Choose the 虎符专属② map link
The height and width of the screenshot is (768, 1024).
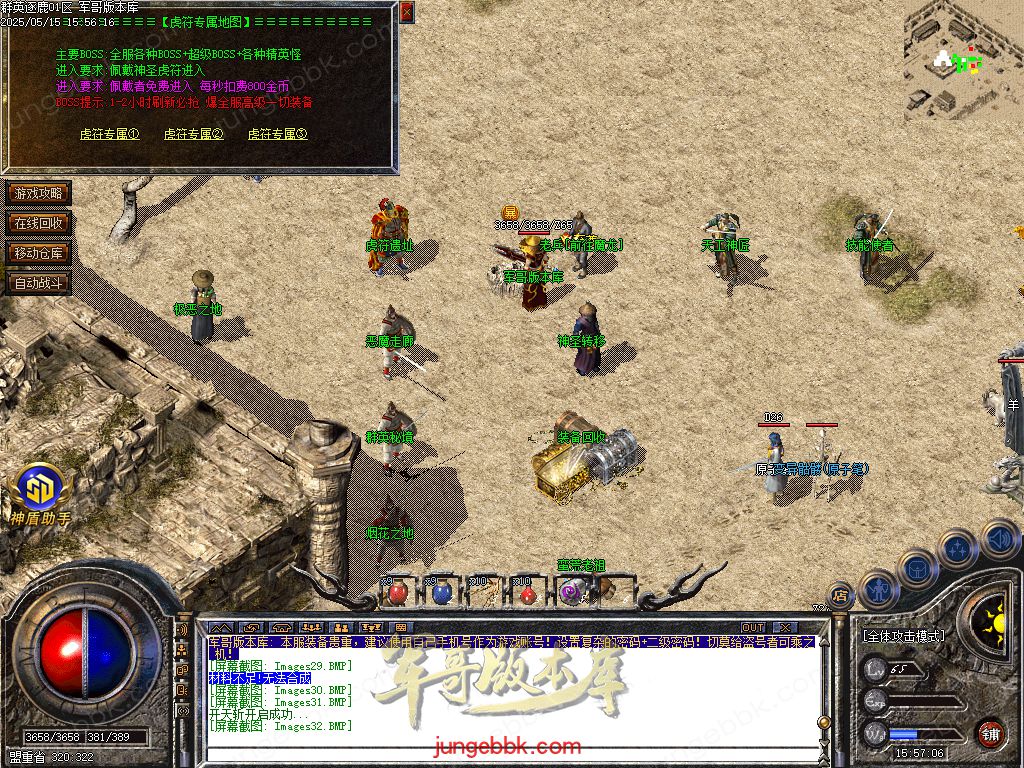[193, 134]
